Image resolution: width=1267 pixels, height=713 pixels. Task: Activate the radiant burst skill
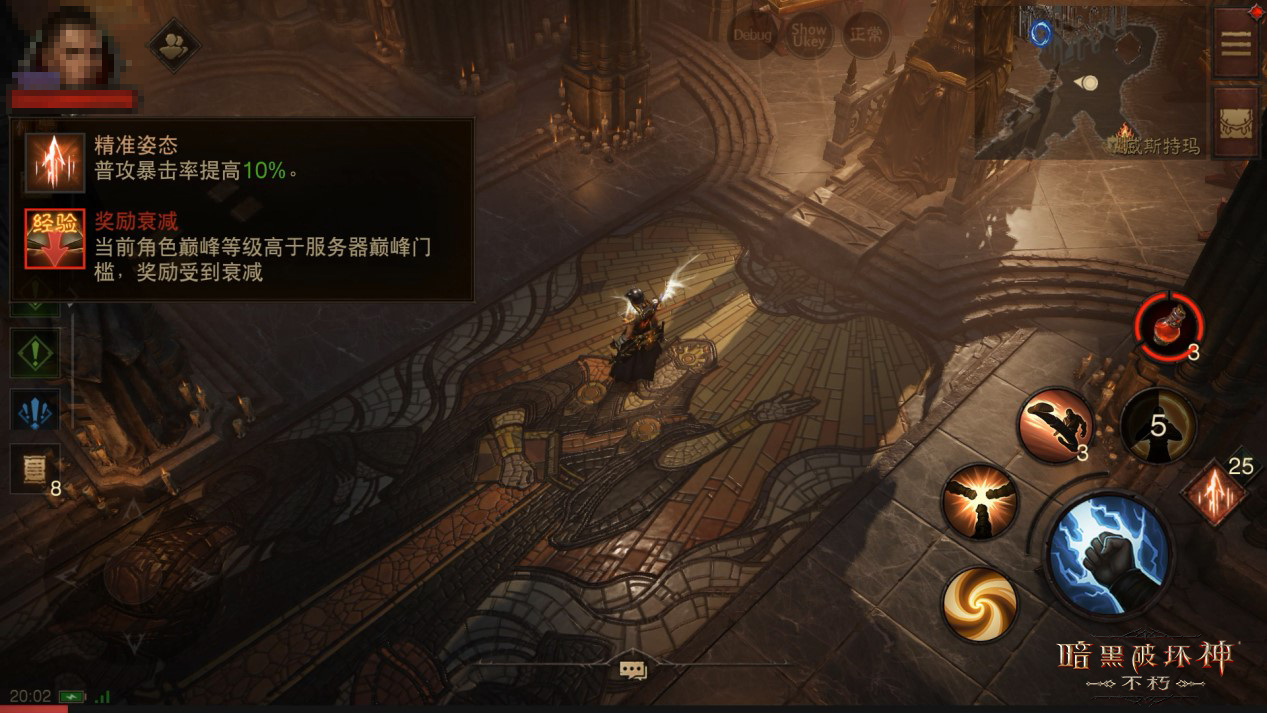(x=980, y=501)
